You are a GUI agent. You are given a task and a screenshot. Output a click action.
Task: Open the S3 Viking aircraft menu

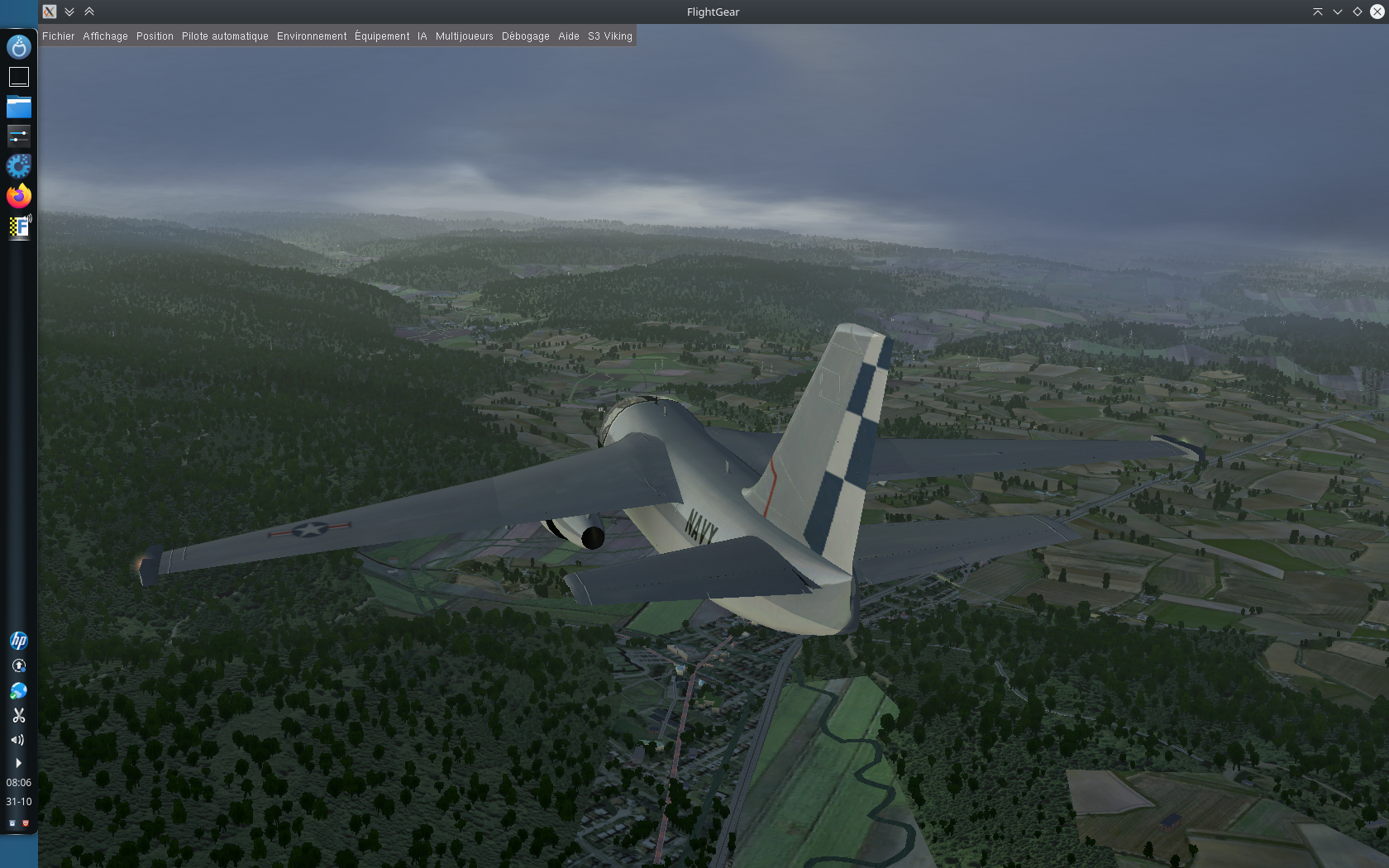click(x=609, y=36)
